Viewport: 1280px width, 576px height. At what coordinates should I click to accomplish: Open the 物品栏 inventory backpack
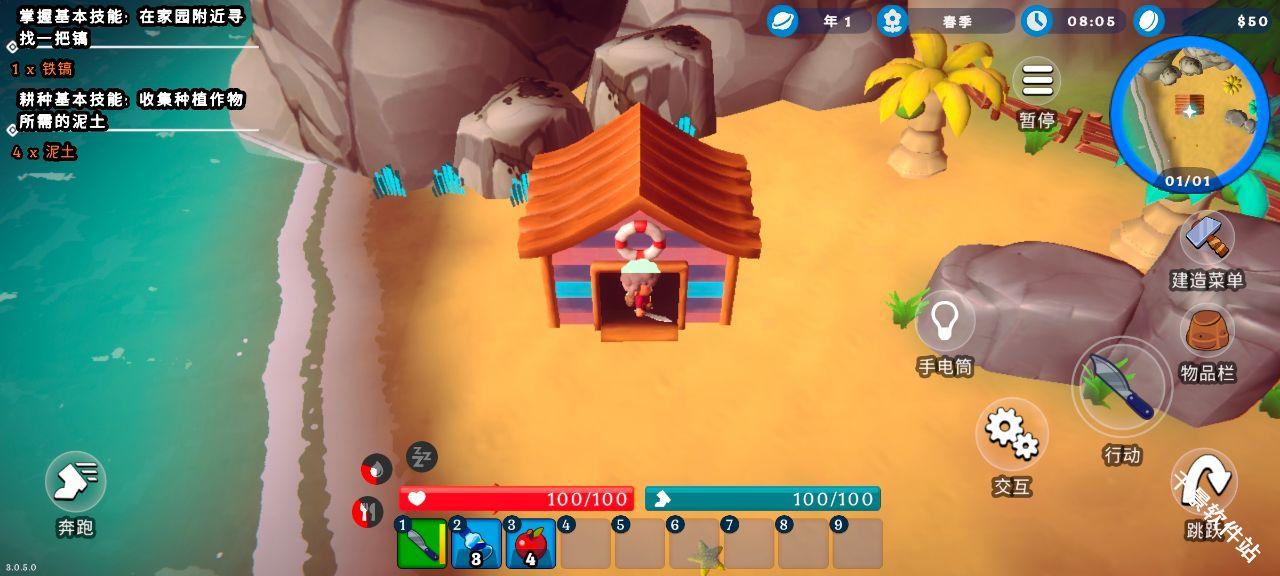1207,333
